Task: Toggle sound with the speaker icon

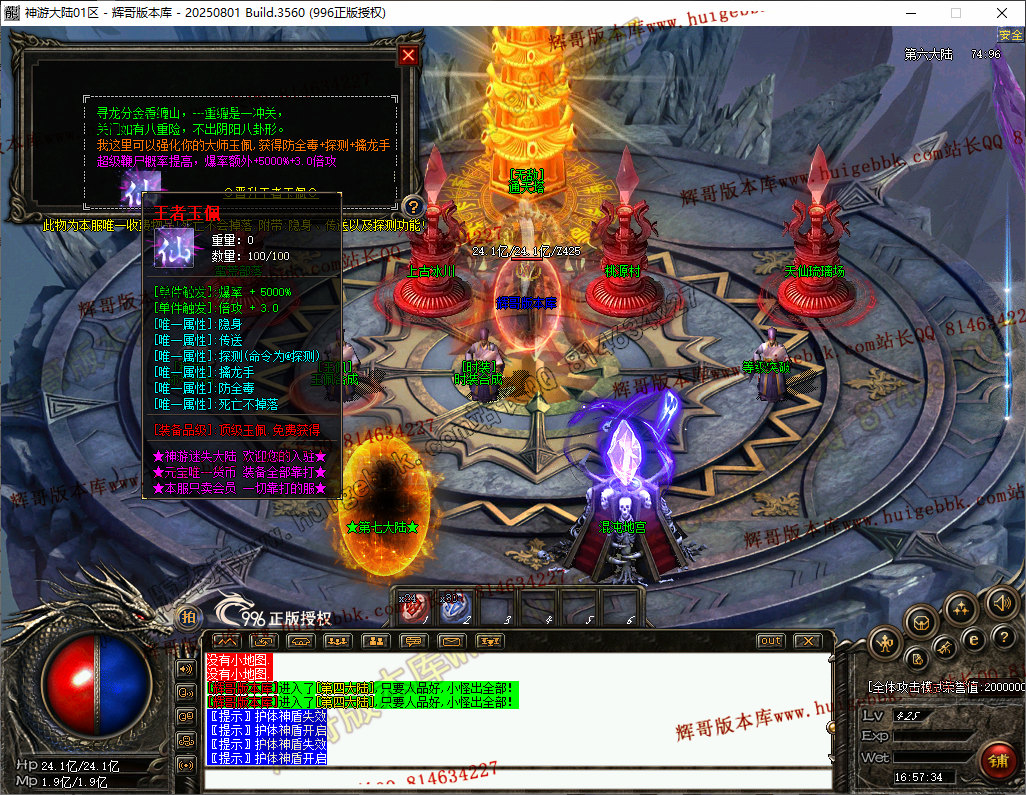Action: pyautogui.click(x=1001, y=602)
